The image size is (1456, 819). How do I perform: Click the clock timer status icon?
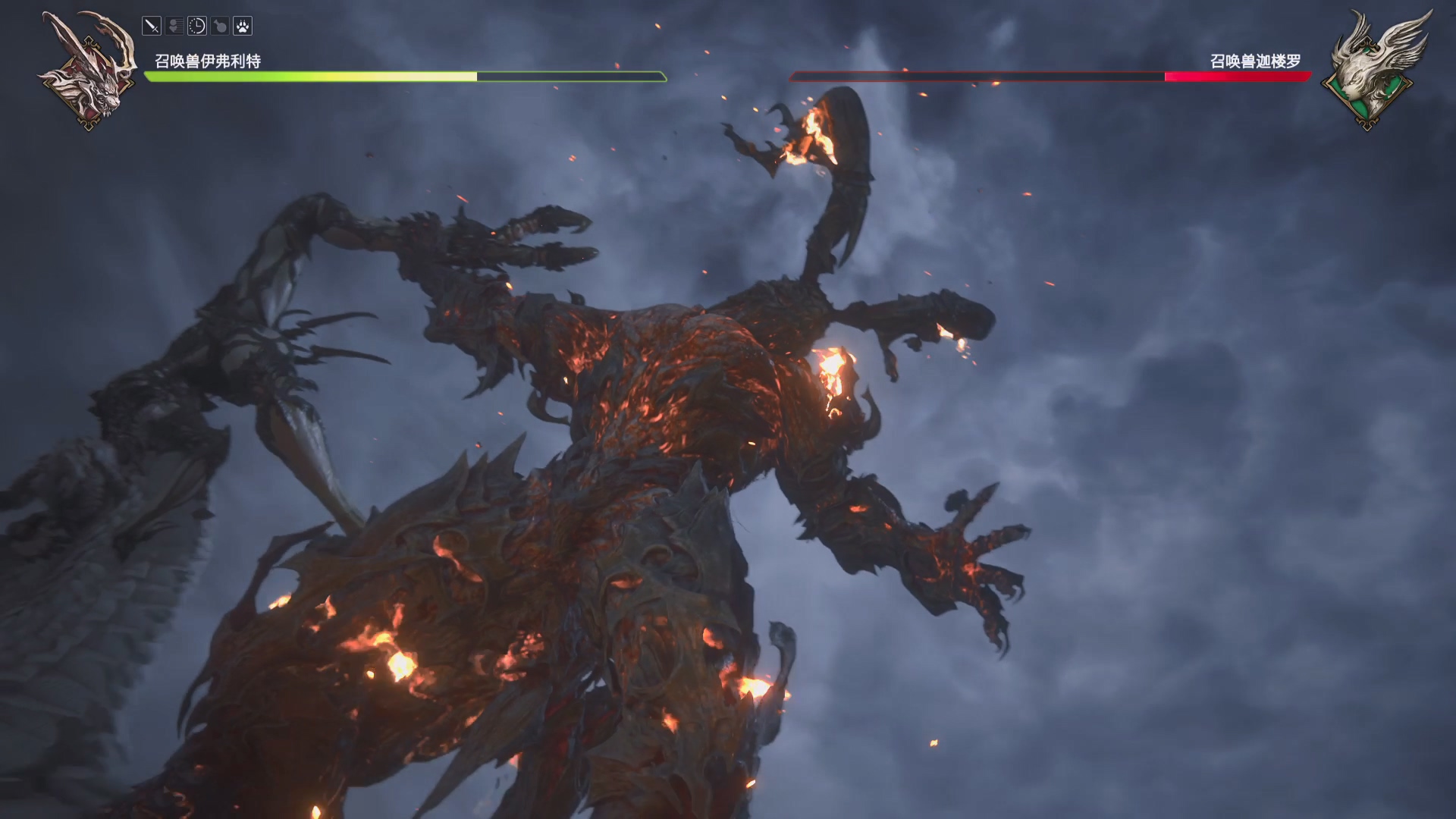coord(197,27)
